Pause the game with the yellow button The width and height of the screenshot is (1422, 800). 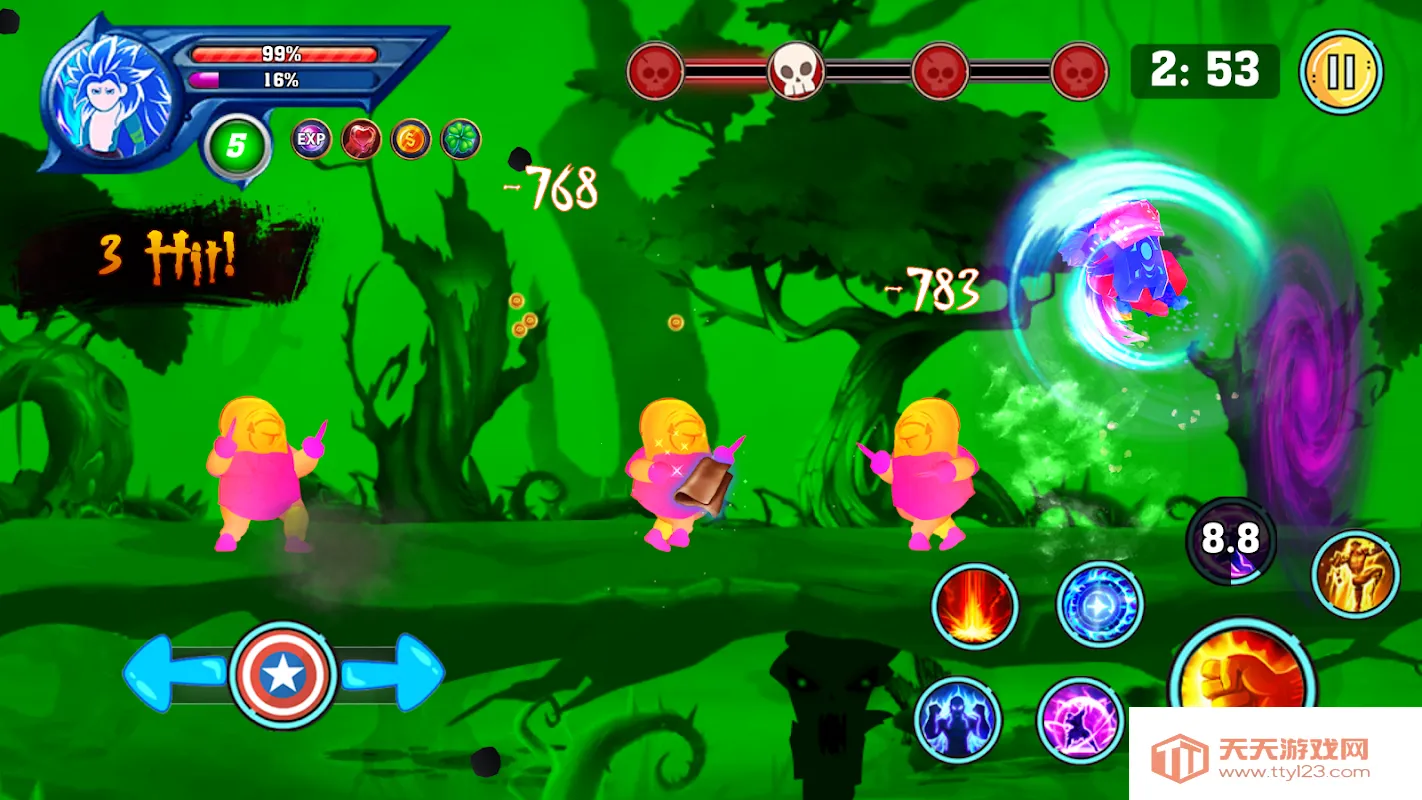point(1341,72)
